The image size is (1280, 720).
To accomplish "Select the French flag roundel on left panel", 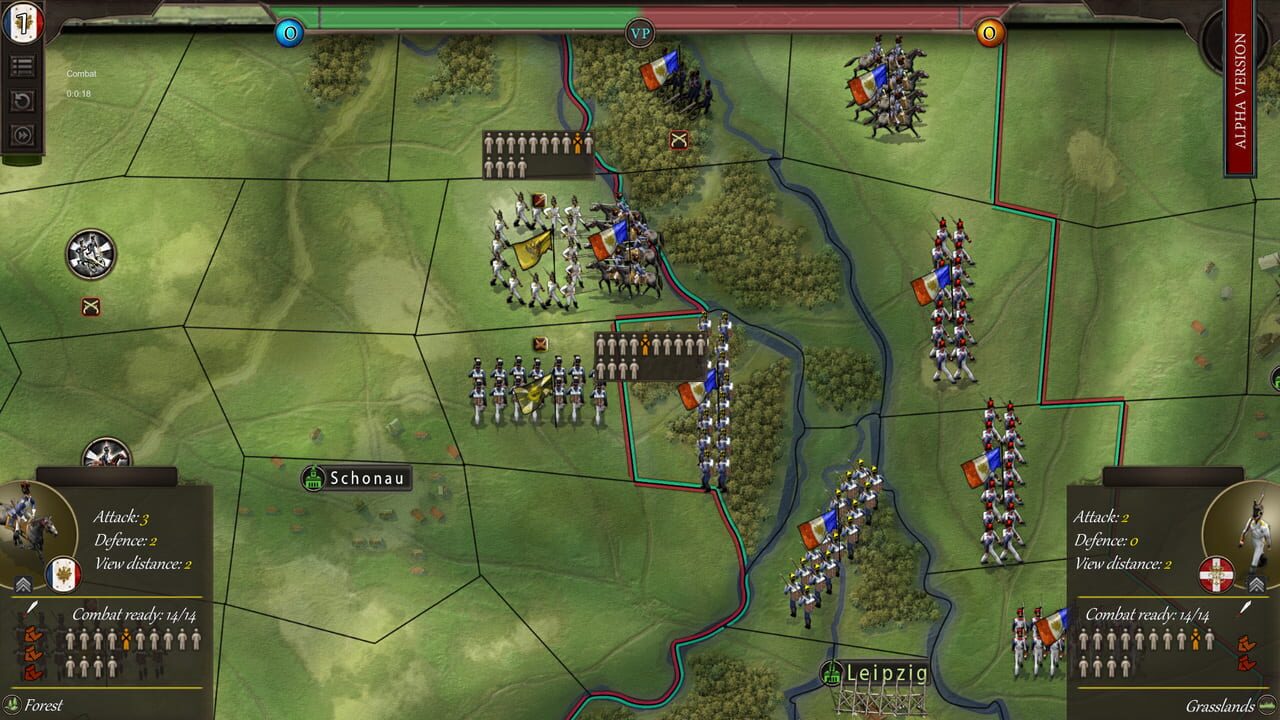I will point(63,575).
